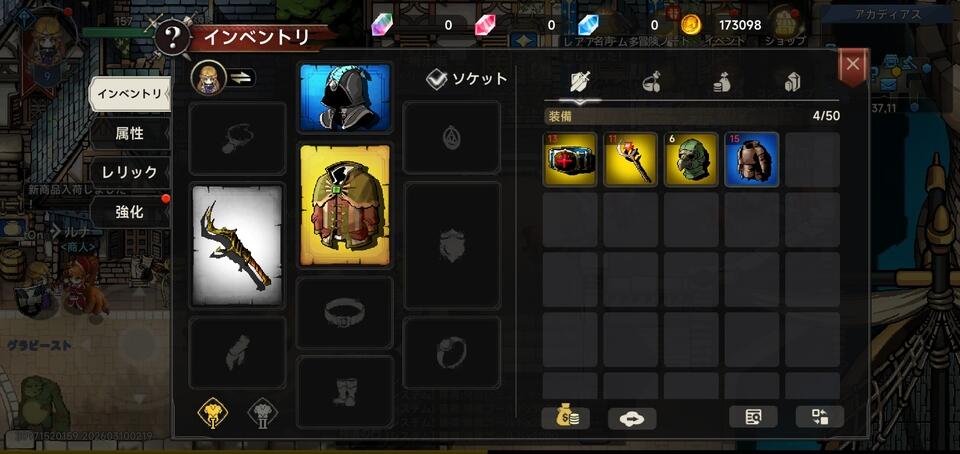Screen dimensions: 960x454
Task: Select the equipped black hood helmet
Action: [x=345, y=98]
